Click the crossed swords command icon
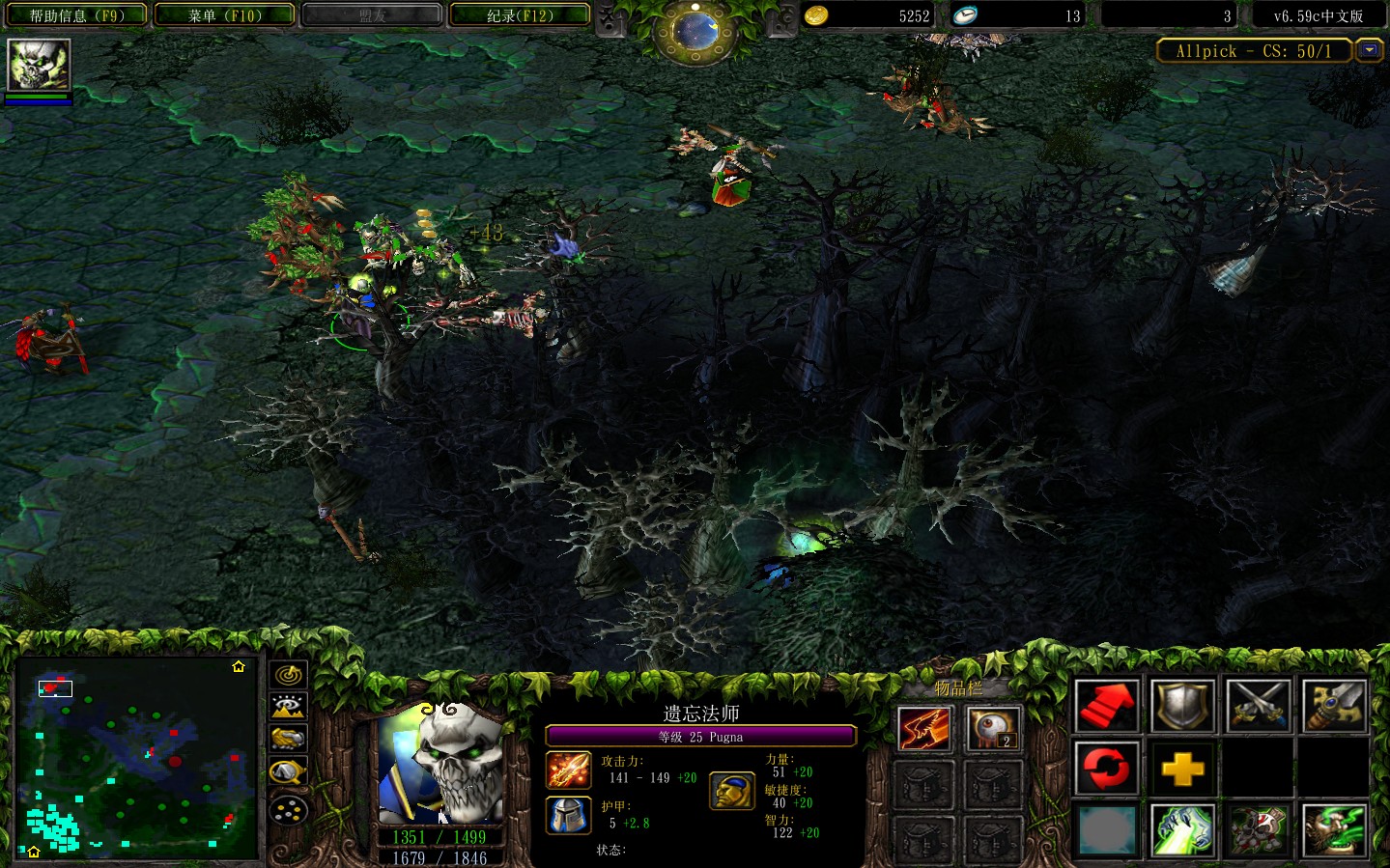Viewport: 1390px width, 868px height. (1258, 706)
